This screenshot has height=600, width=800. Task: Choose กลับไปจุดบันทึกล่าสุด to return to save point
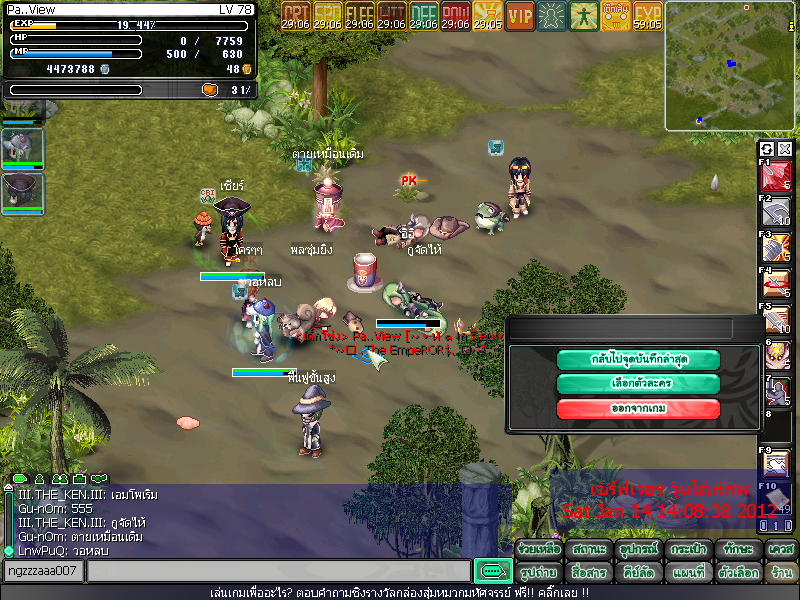coord(638,359)
